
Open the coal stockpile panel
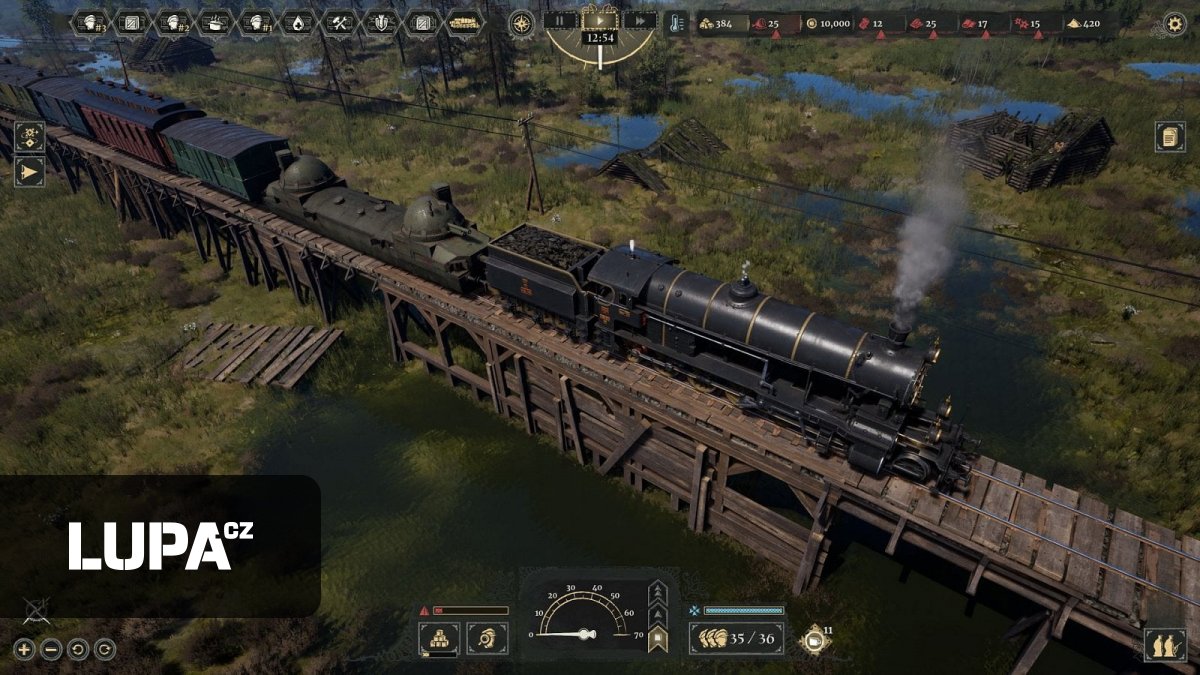[438, 638]
